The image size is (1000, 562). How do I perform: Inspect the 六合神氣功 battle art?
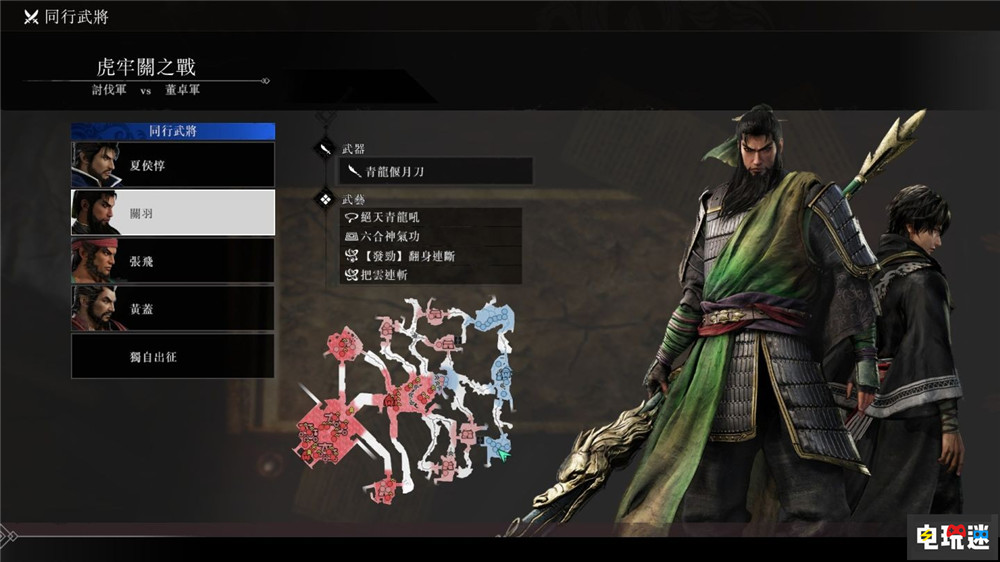click(x=431, y=236)
